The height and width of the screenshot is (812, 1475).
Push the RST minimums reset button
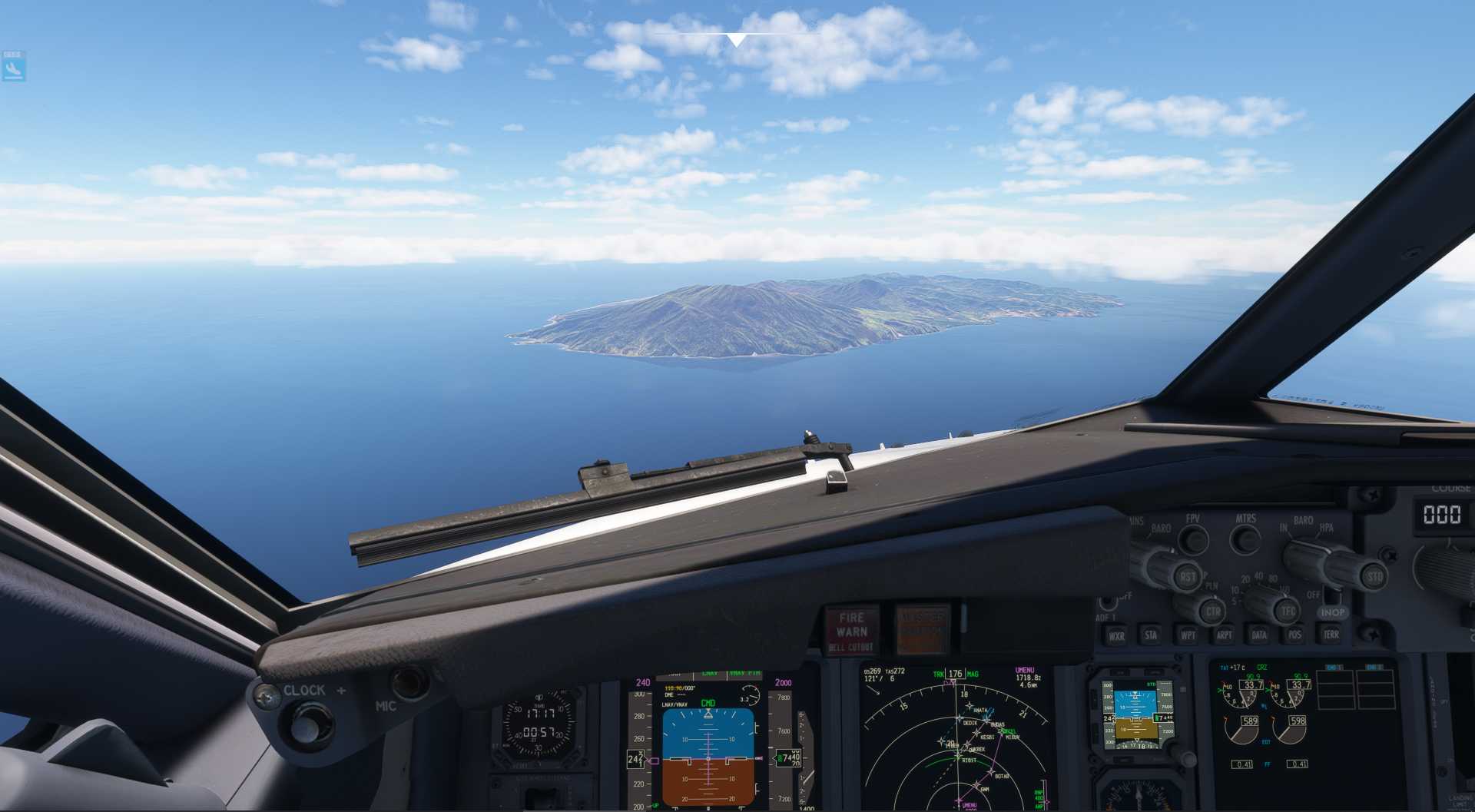tap(1188, 576)
